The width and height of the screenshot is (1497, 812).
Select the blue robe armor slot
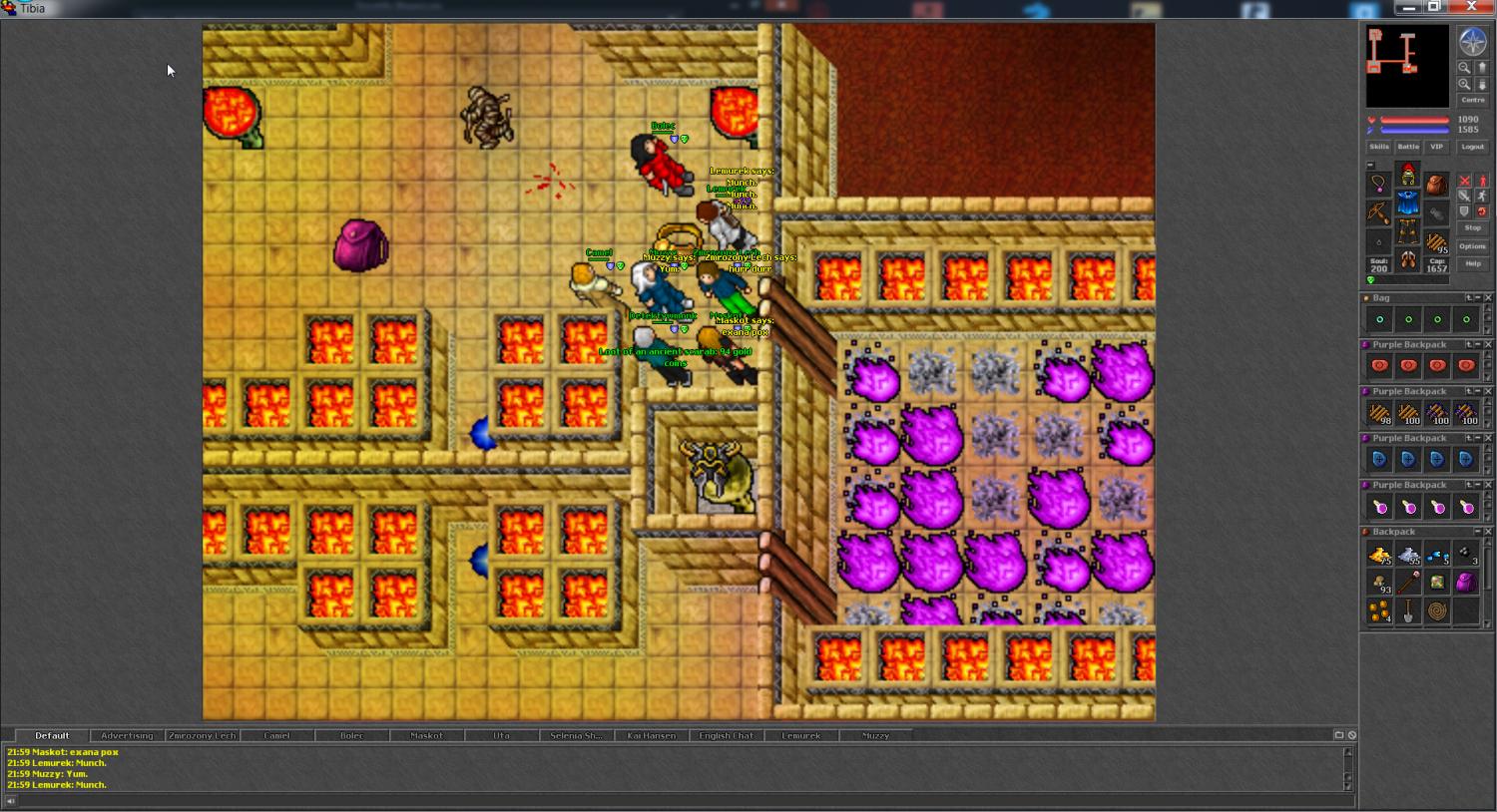pos(1407,204)
